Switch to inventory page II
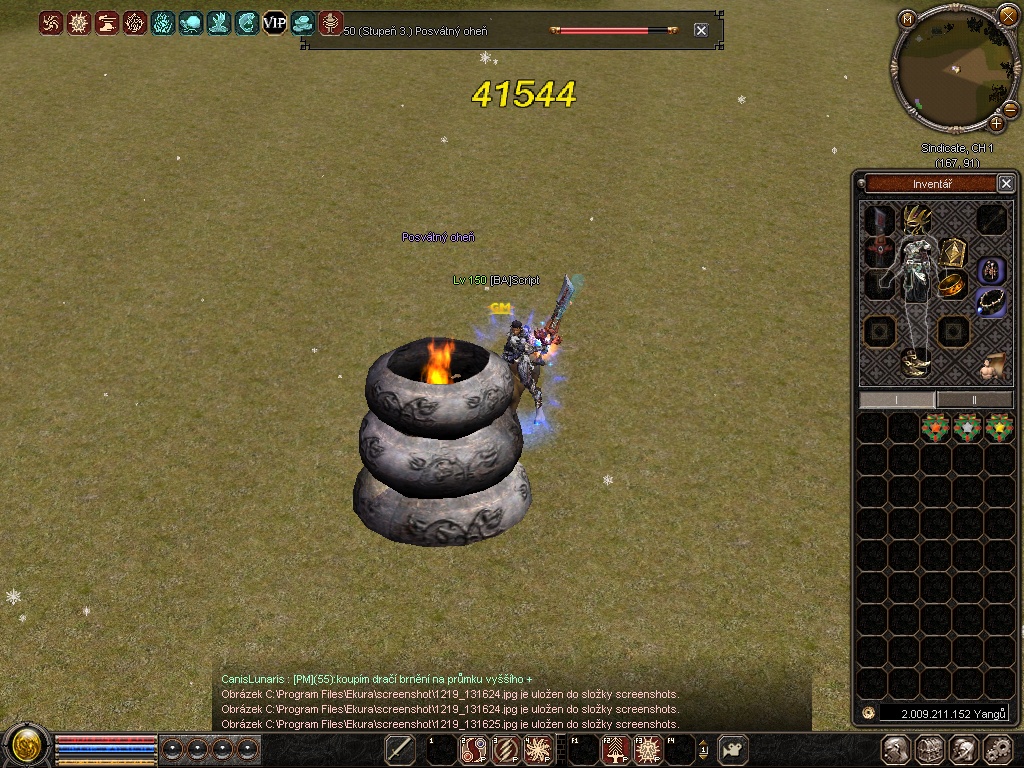 [975, 399]
